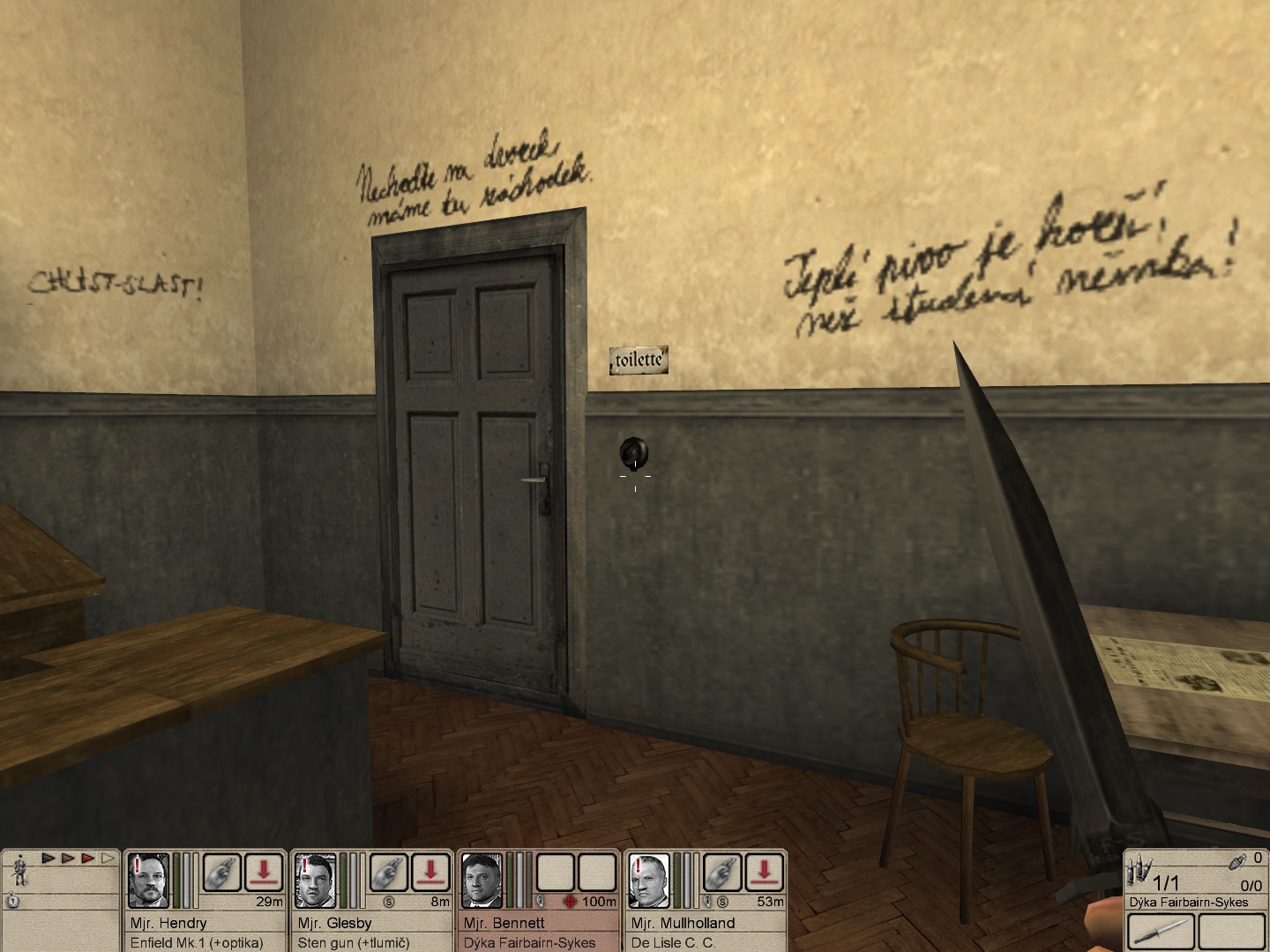
Task: Select Mjr. Bennett's portrait
Action: (482, 880)
